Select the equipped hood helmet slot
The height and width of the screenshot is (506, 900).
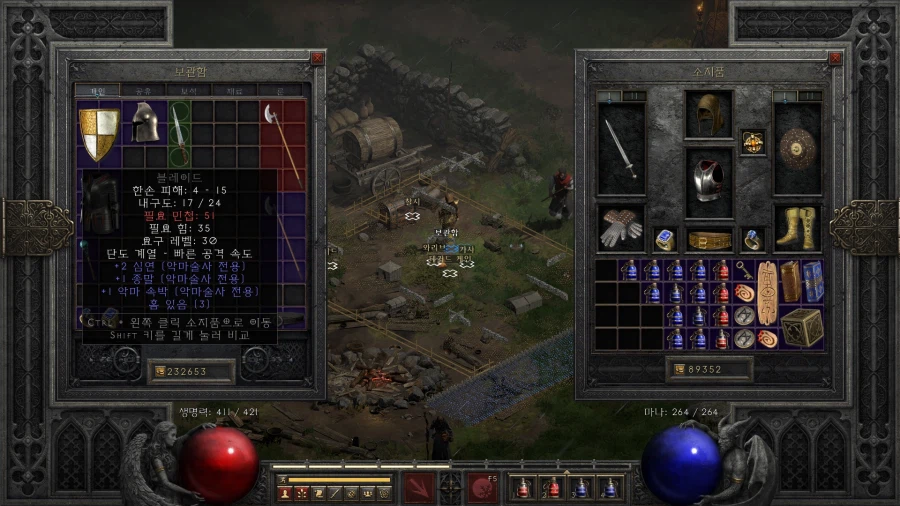pos(709,113)
